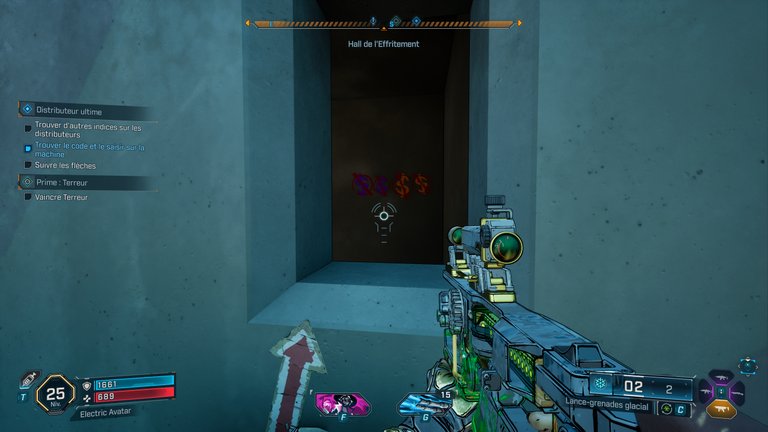
Task: Switch to the top weapon slot
Action: [x=722, y=376]
